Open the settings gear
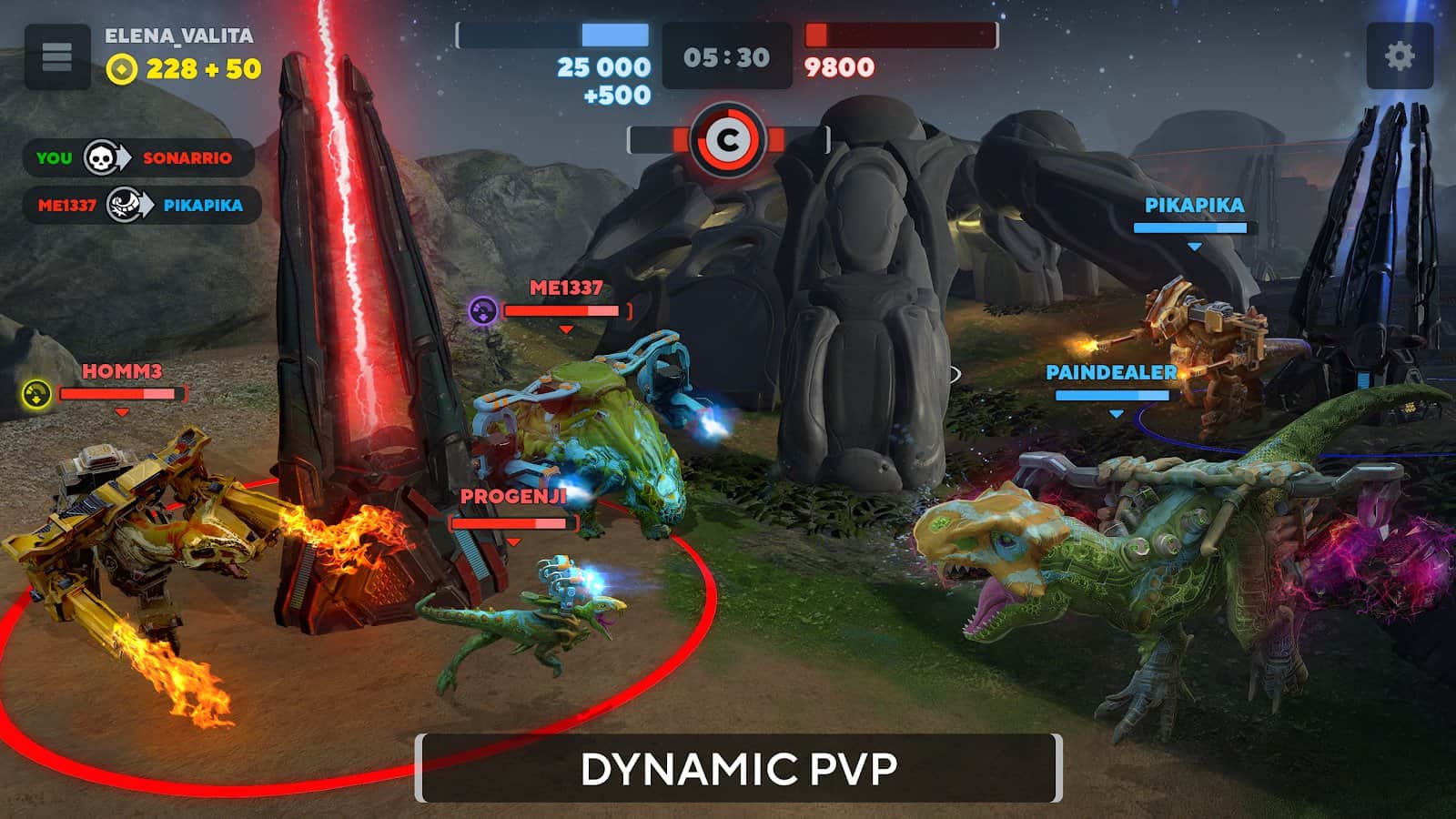The image size is (1456, 819). point(1399,54)
